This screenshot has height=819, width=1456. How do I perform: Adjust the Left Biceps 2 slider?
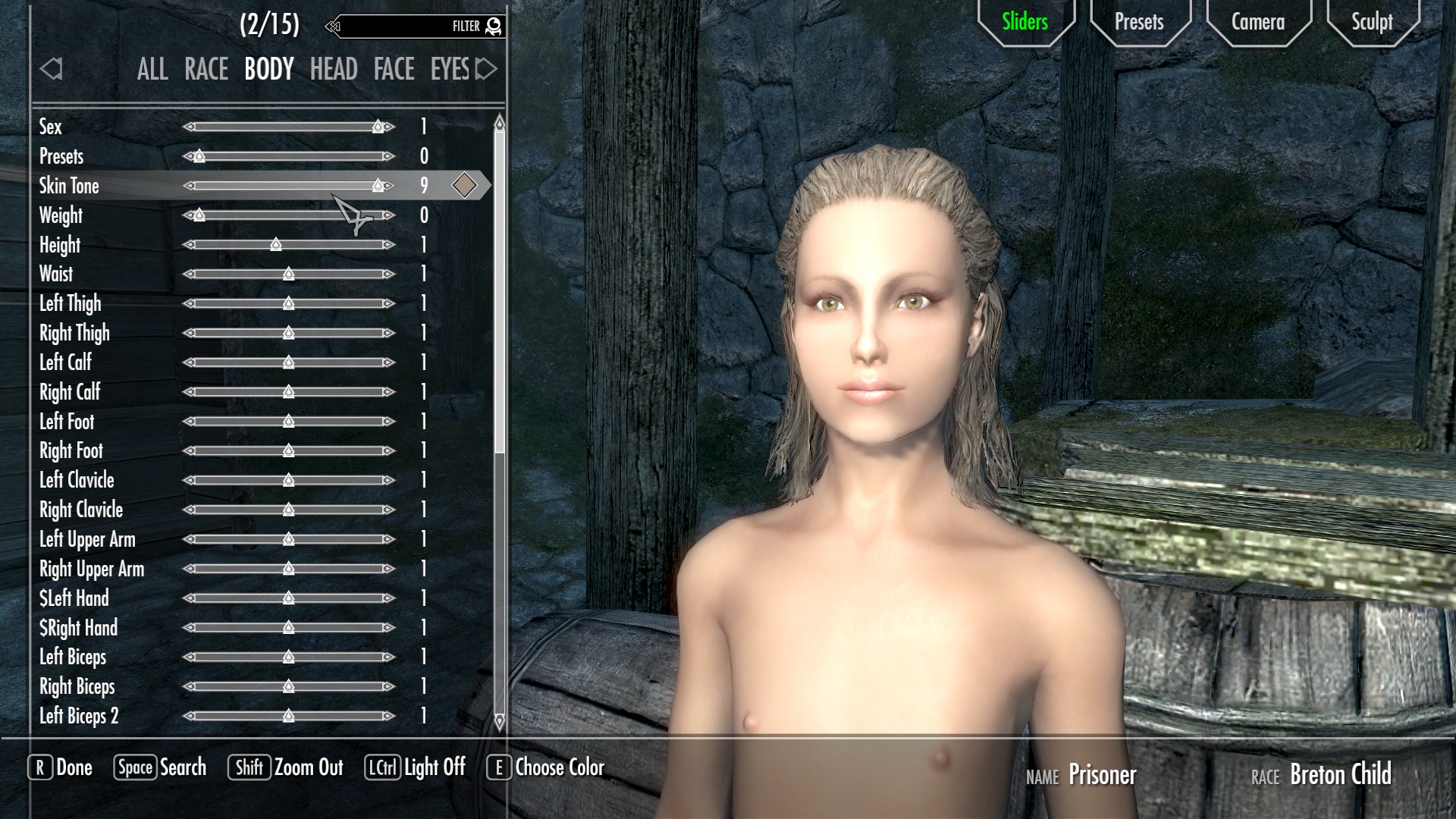point(289,716)
